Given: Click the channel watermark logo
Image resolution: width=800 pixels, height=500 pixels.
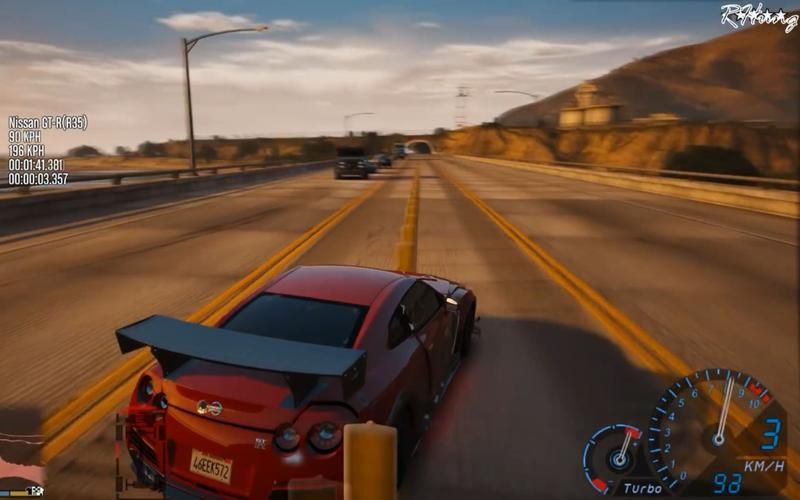Looking at the screenshot, I should coord(757,17).
